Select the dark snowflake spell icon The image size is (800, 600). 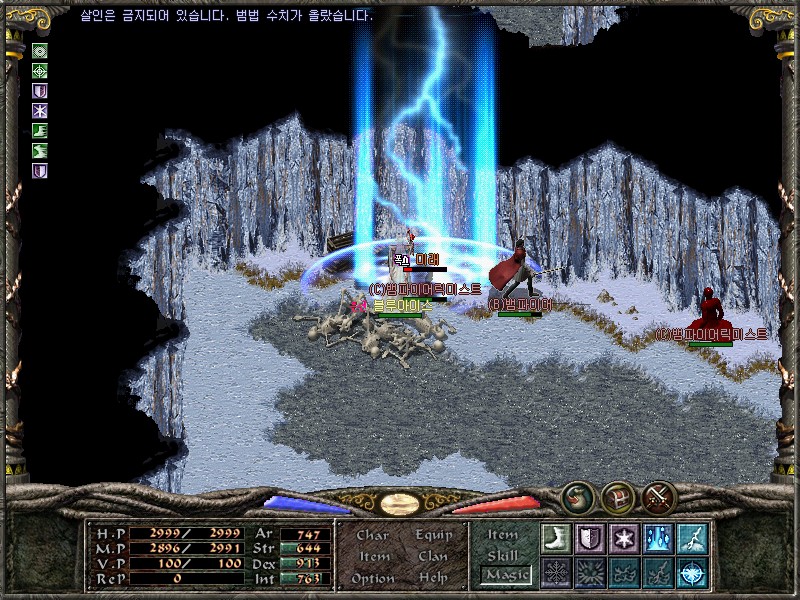pyautogui.click(x=555, y=572)
